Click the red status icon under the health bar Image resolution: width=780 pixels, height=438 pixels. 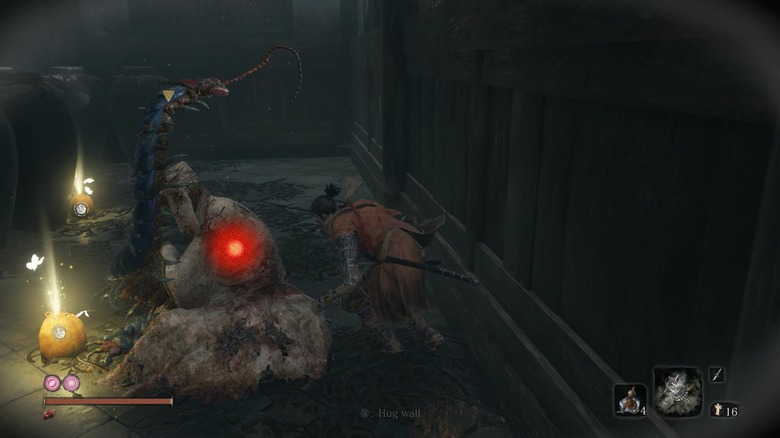pyautogui.click(x=49, y=413)
